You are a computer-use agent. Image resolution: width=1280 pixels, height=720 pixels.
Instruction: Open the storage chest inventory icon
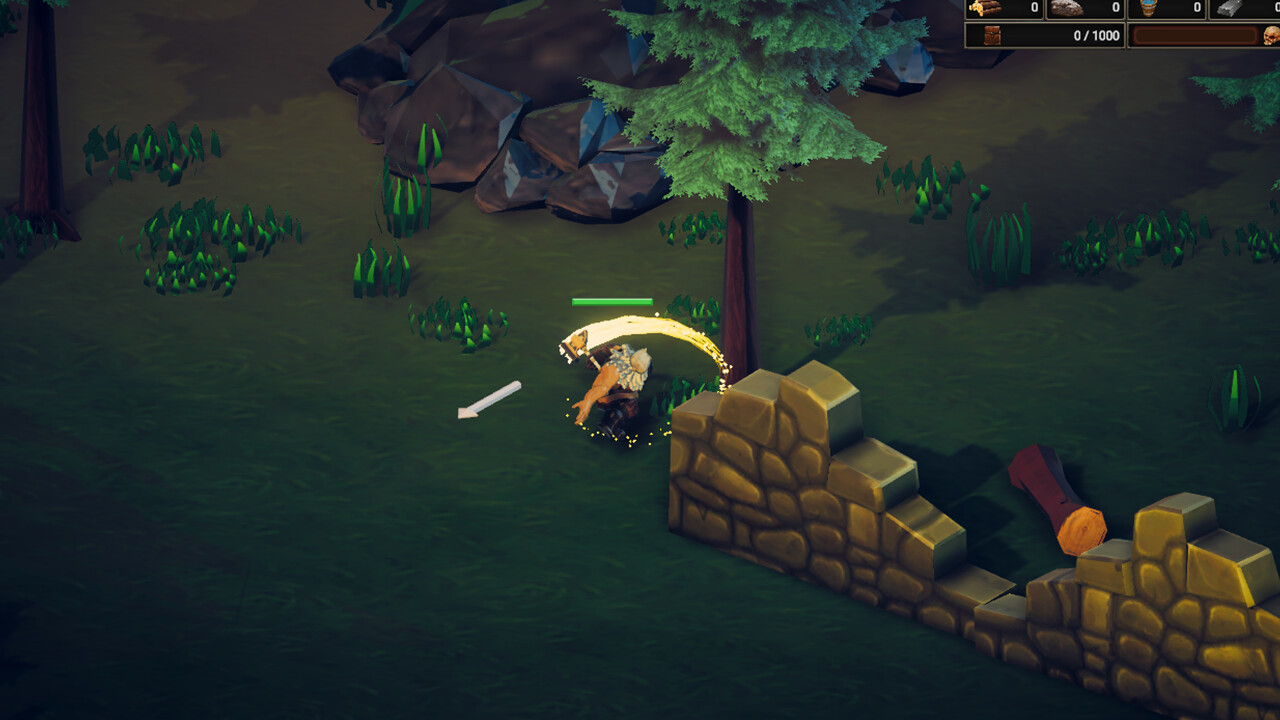pos(992,35)
